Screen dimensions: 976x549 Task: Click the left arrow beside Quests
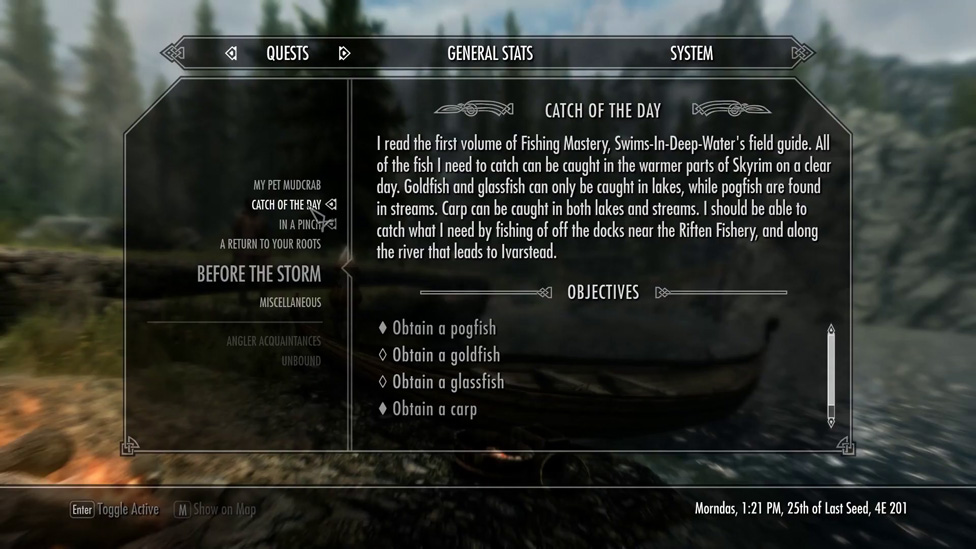(231, 53)
